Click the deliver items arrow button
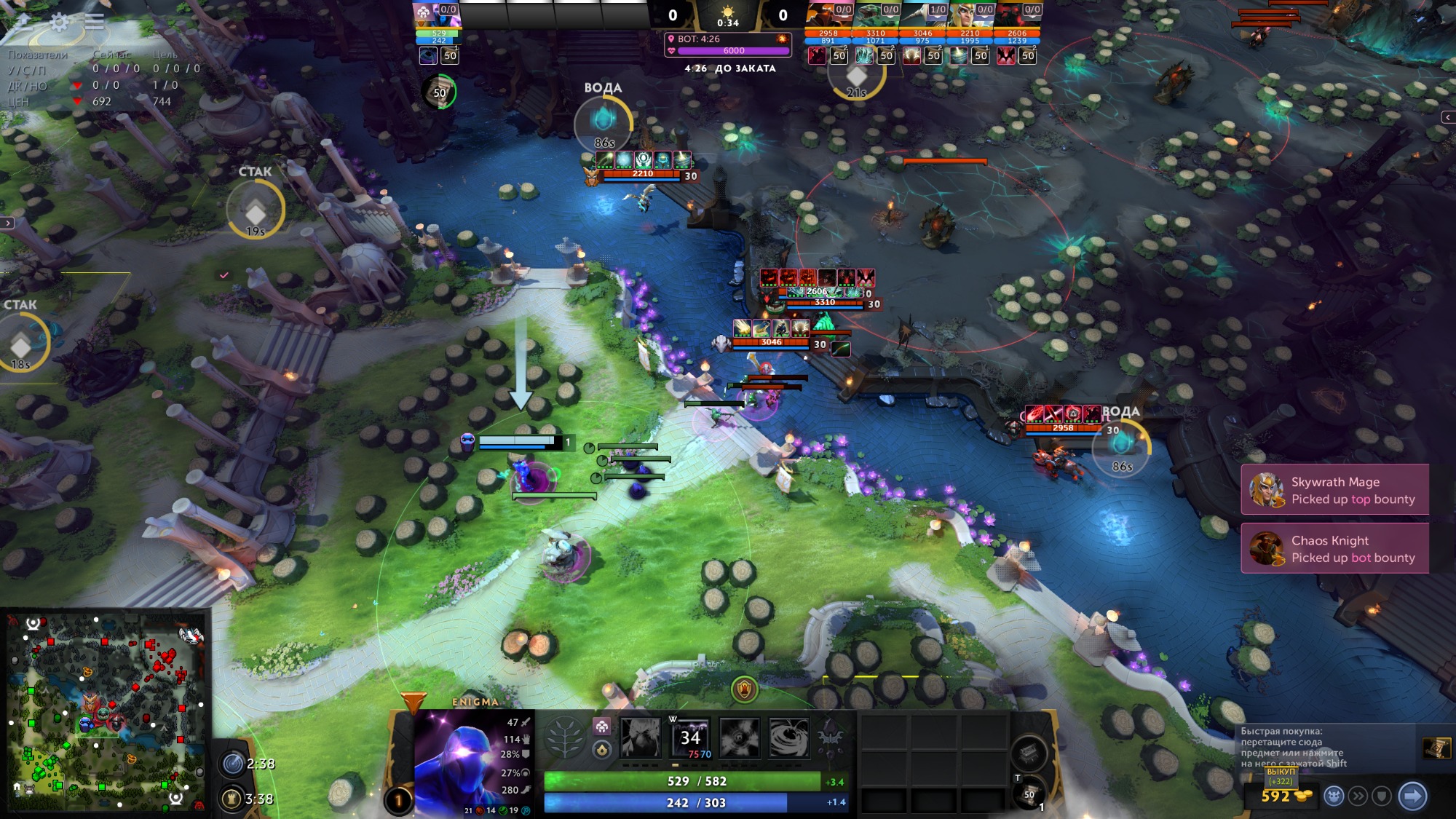Viewport: 1456px width, 819px height. click(x=1412, y=796)
